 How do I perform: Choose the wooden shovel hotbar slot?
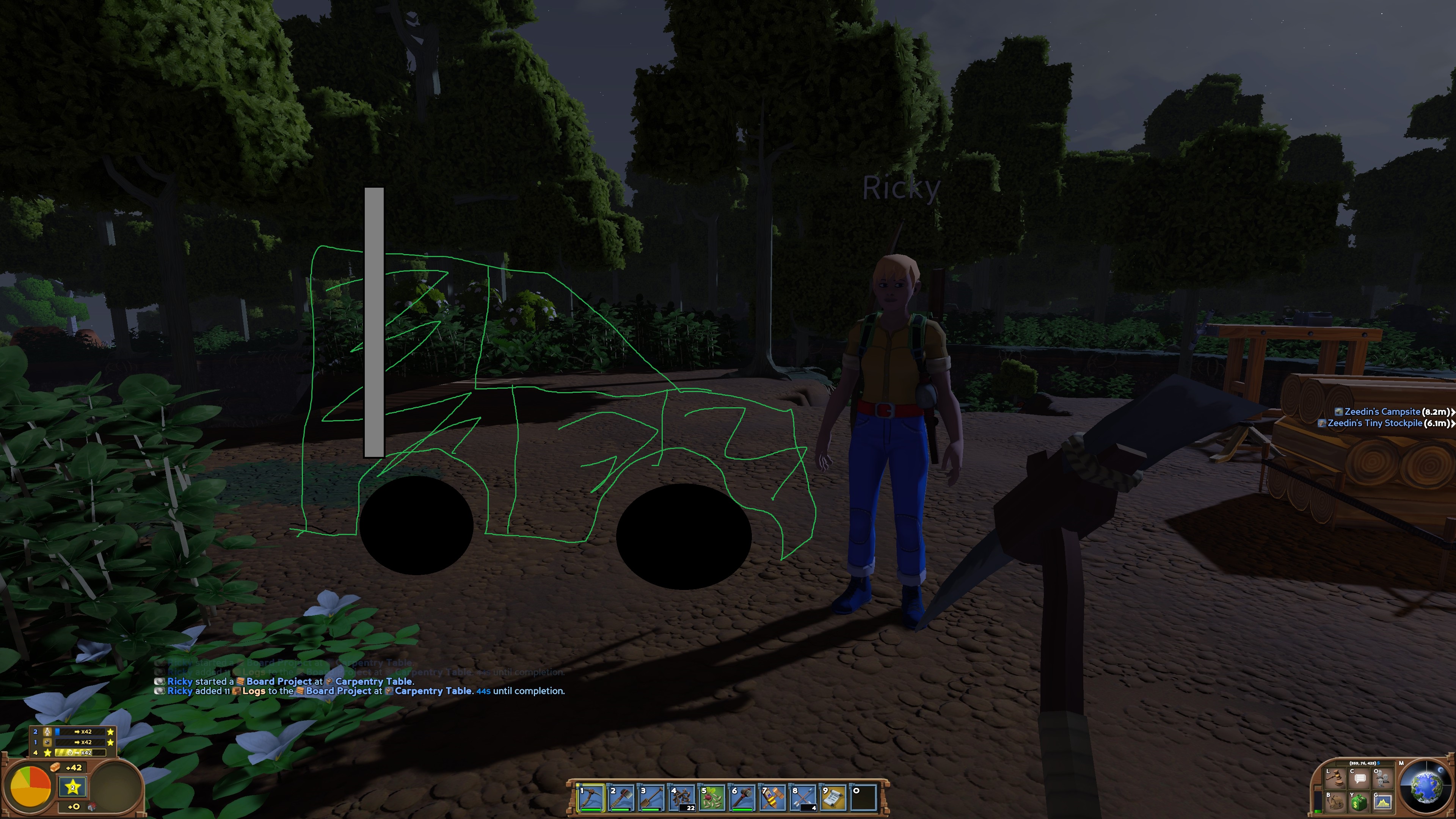point(652,797)
